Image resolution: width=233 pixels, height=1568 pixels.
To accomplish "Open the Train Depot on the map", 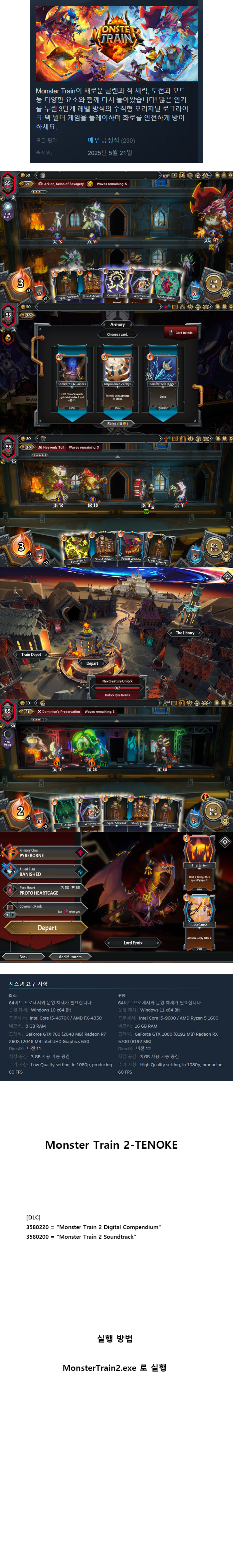I will 31,654.
